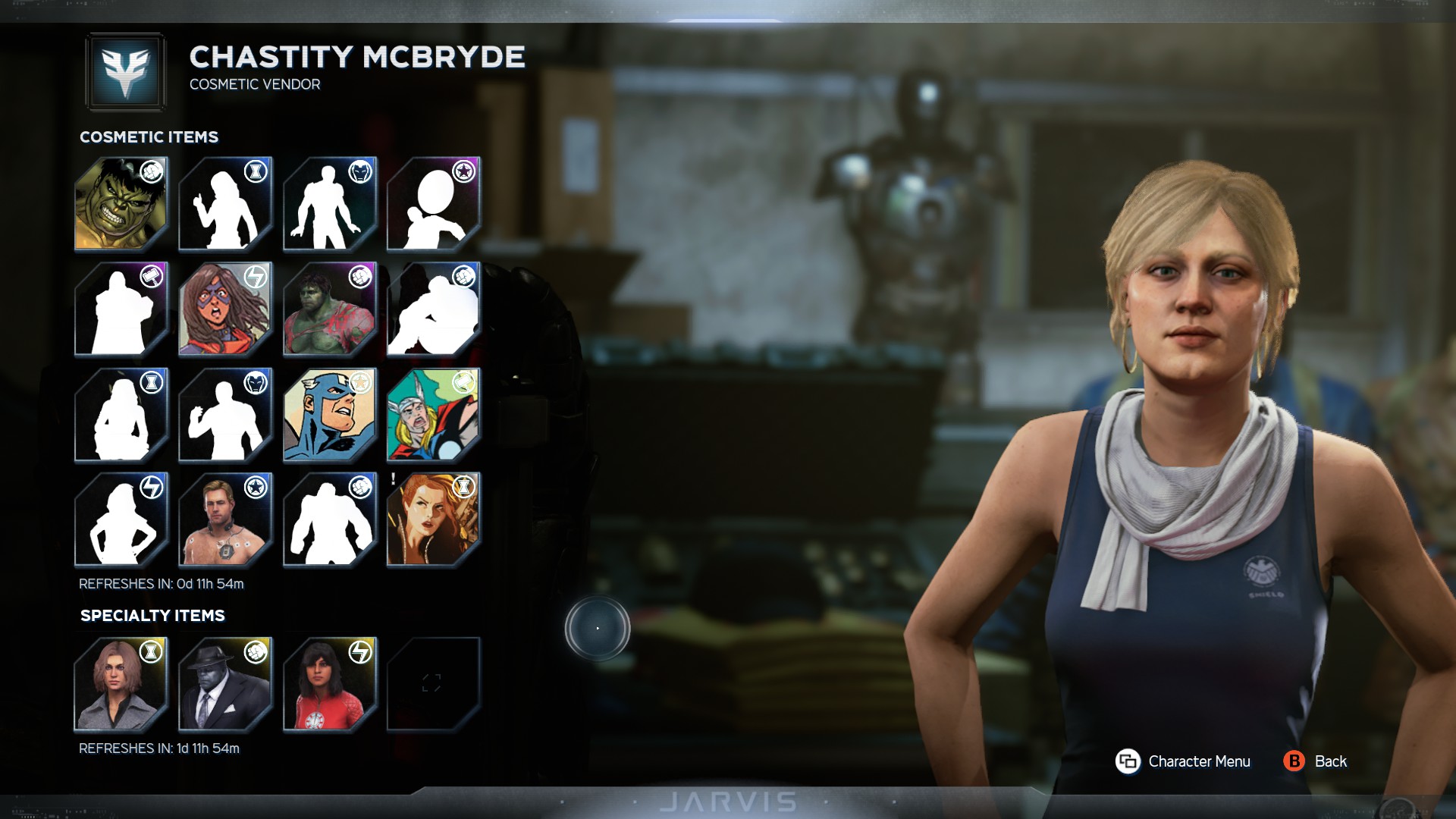Select the Black Widow gray coat specialty item
Viewport: 1456px width, 819px height.
pos(121,684)
